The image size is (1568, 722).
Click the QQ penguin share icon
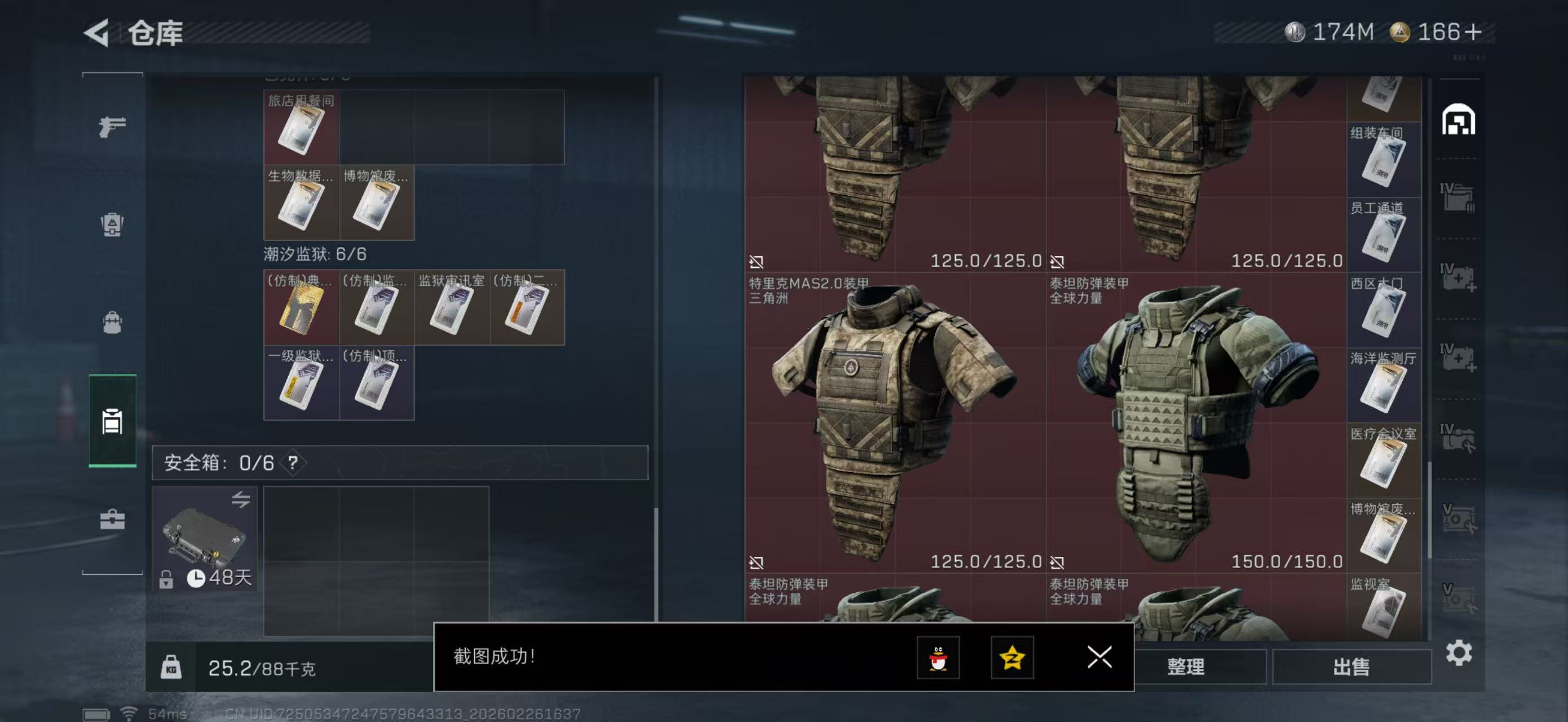938,658
